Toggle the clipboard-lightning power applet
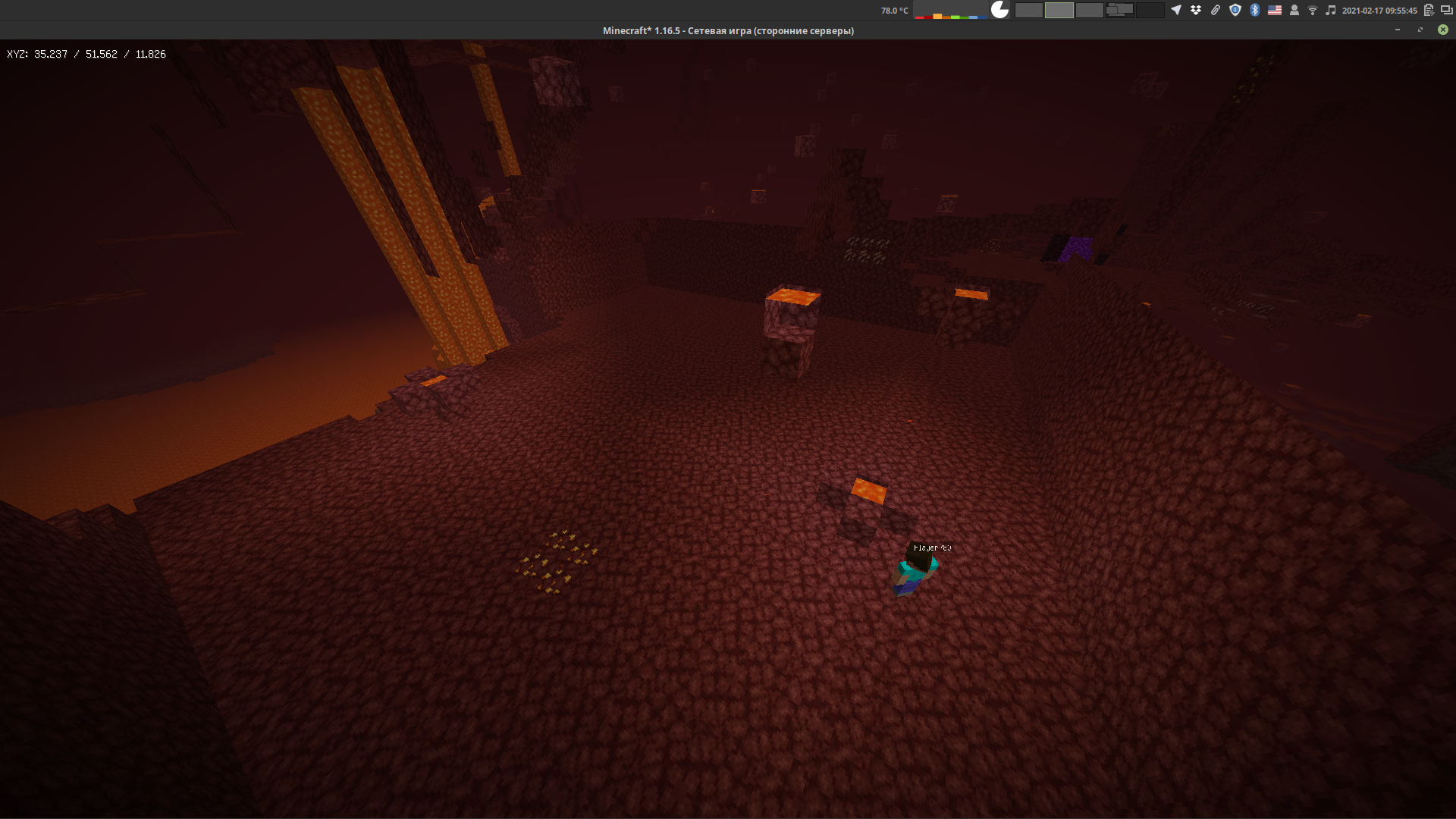Viewport: 1456px width, 819px height. point(1429,10)
